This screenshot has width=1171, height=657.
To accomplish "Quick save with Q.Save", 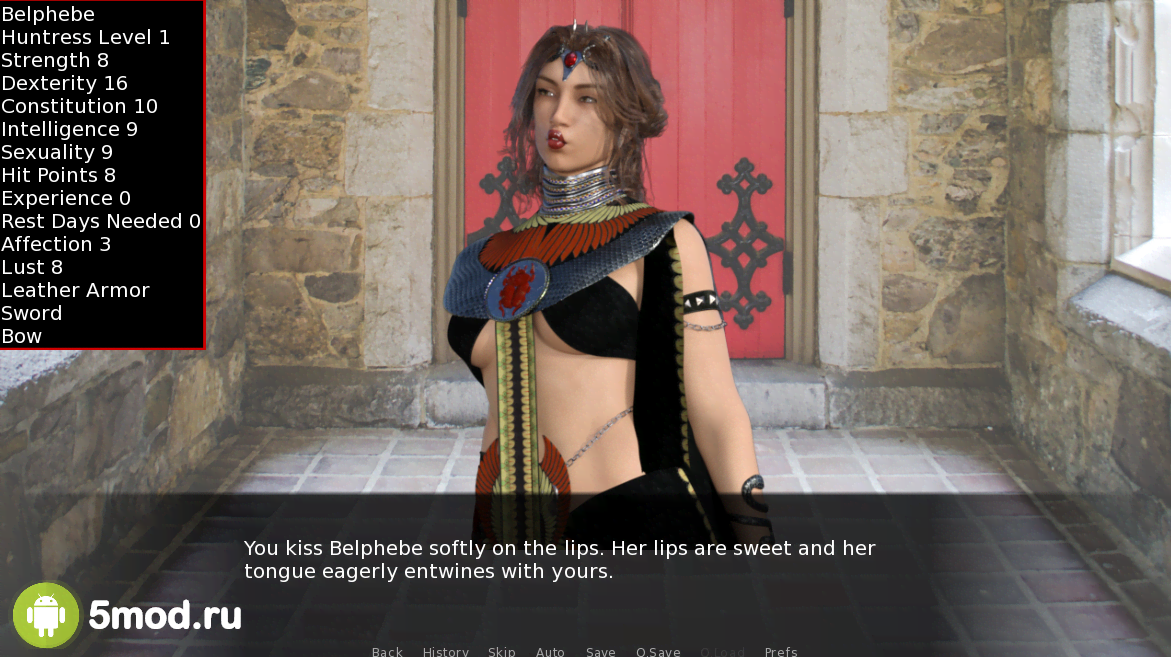I will coord(658,651).
